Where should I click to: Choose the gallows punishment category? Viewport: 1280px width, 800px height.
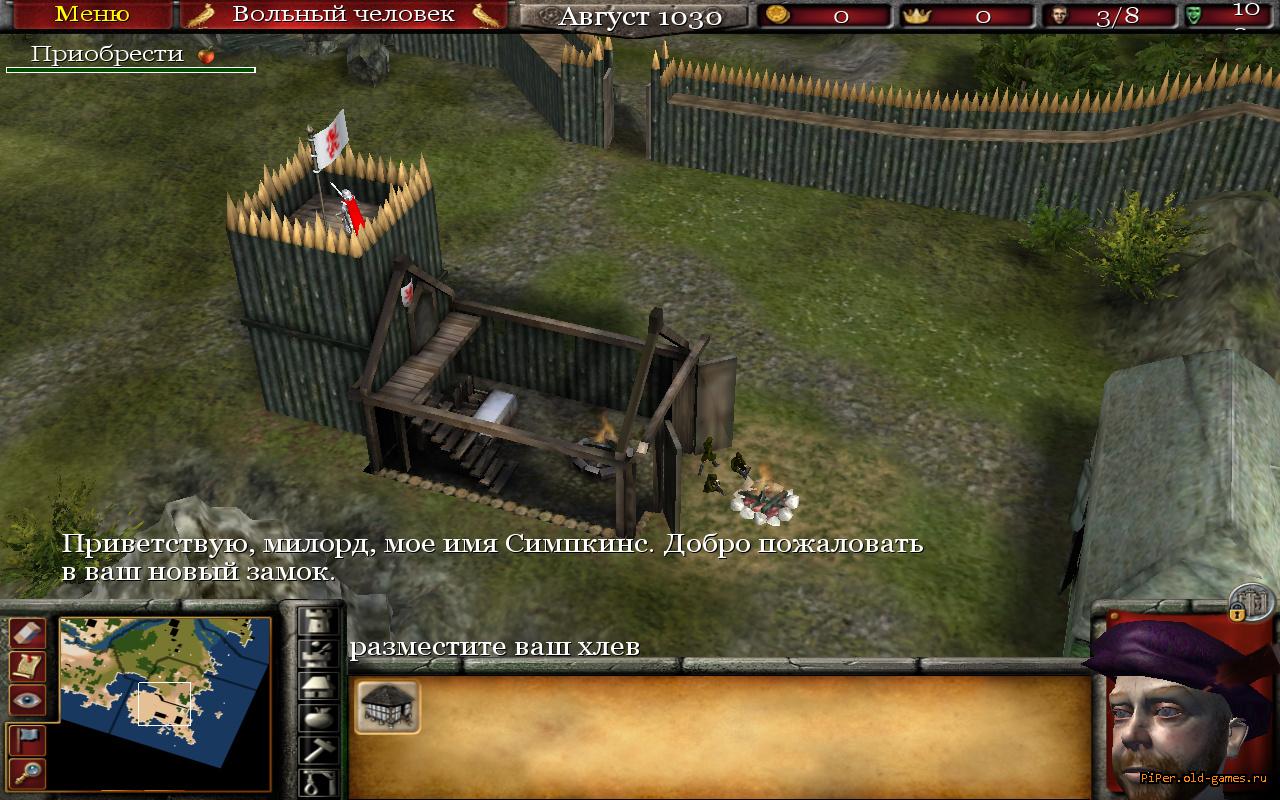click(318, 781)
